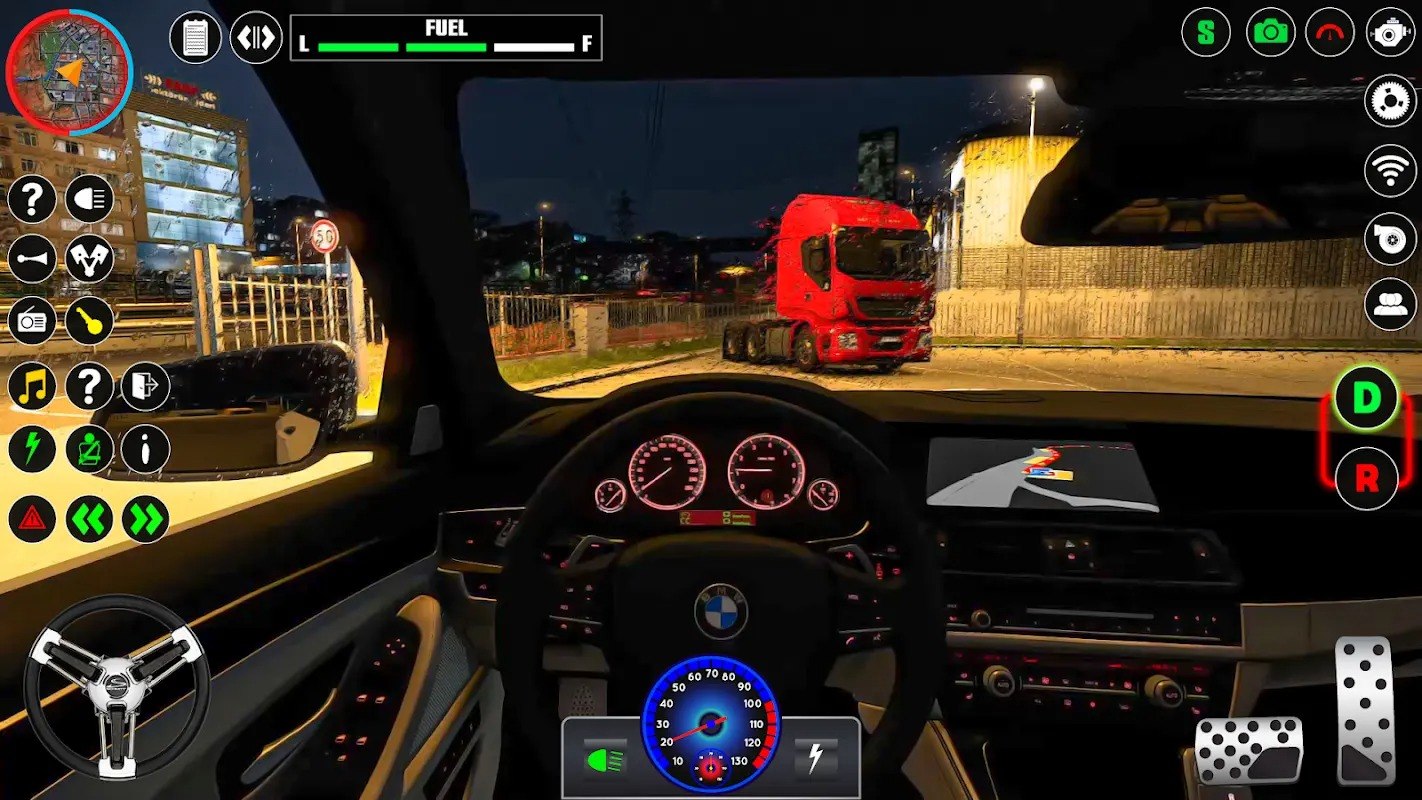Toggle the yellow music note
Viewport: 1422px width, 800px height.
32,386
